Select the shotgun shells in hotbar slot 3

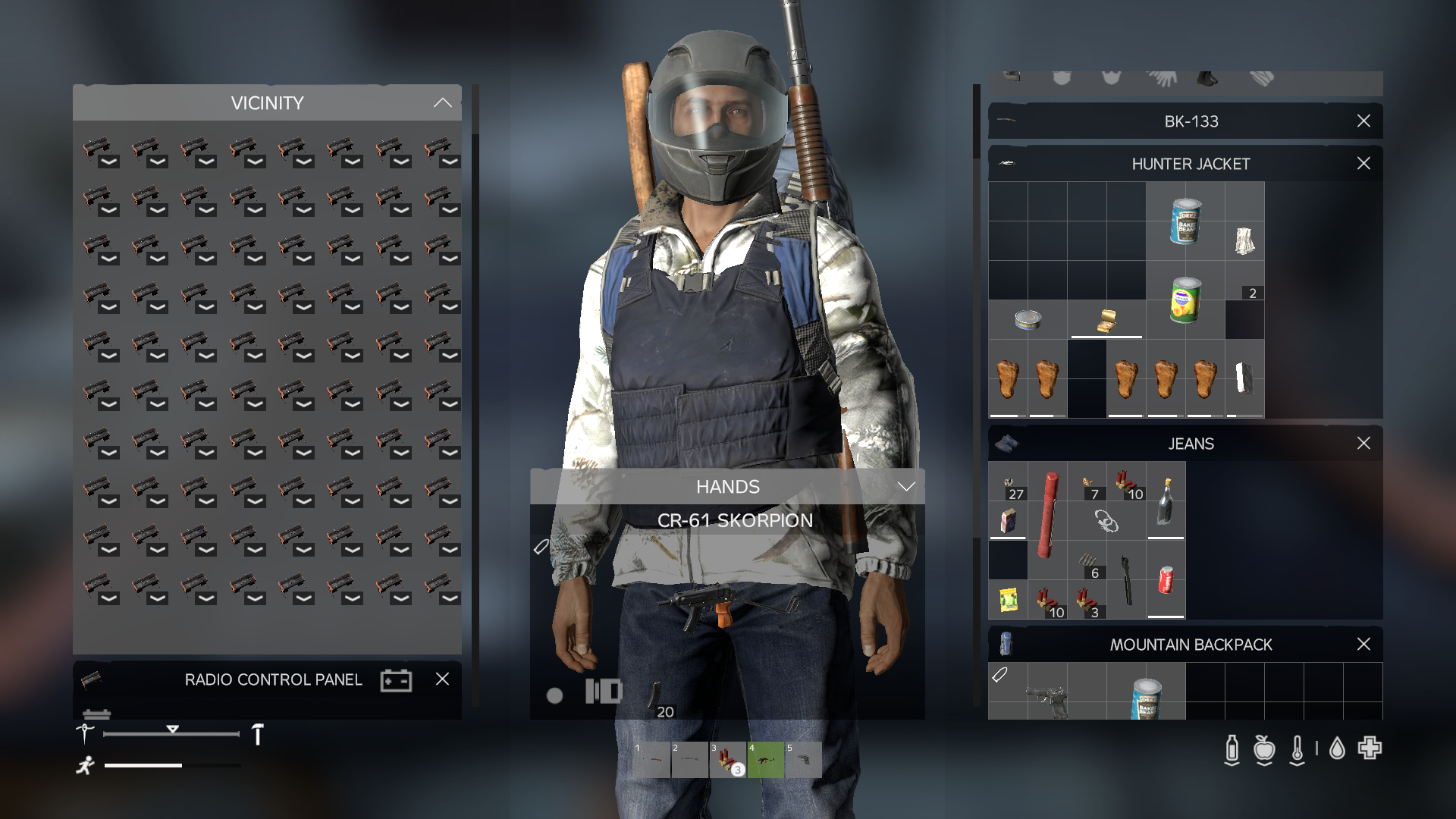click(x=727, y=760)
